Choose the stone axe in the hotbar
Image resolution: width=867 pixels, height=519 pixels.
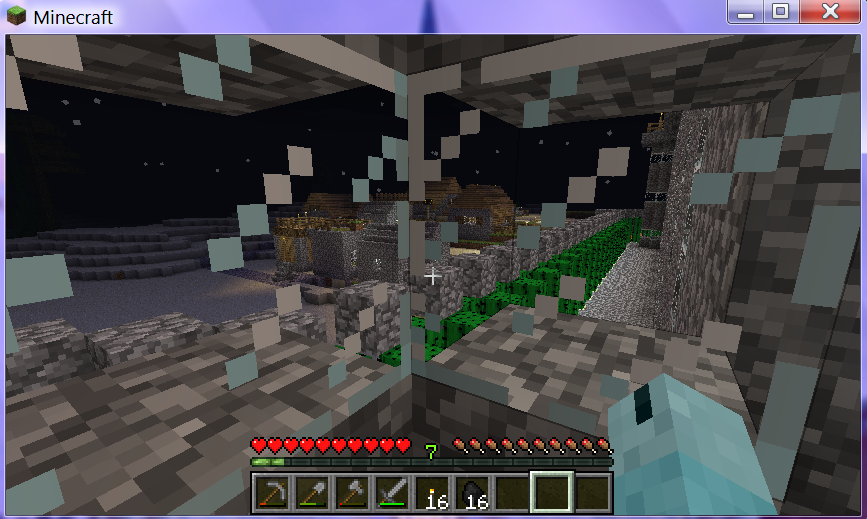(x=351, y=491)
